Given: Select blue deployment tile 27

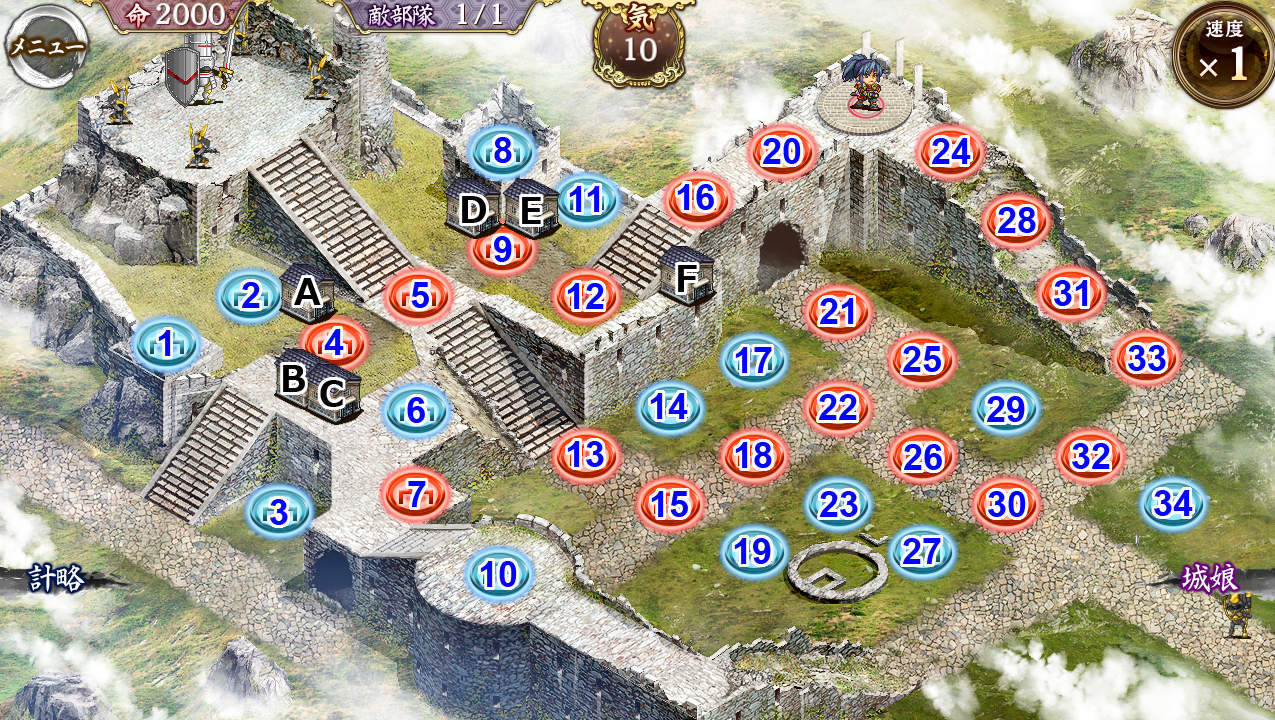Looking at the screenshot, I should [x=922, y=551].
